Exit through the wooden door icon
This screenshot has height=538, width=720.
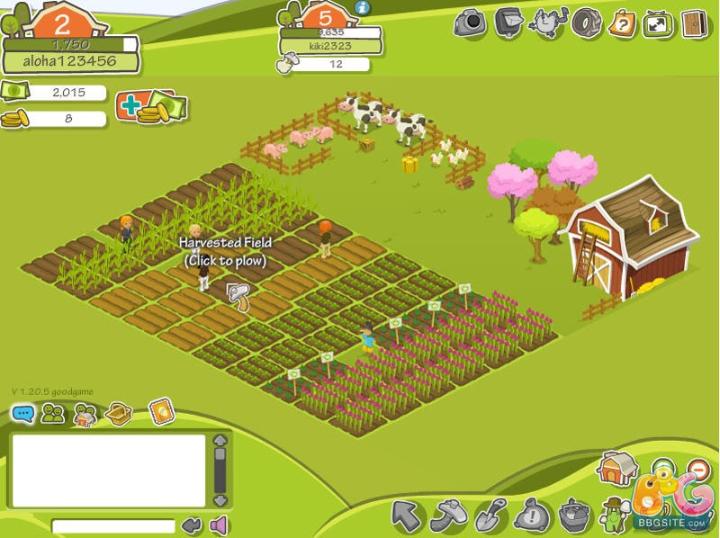pyautogui.click(x=693, y=22)
